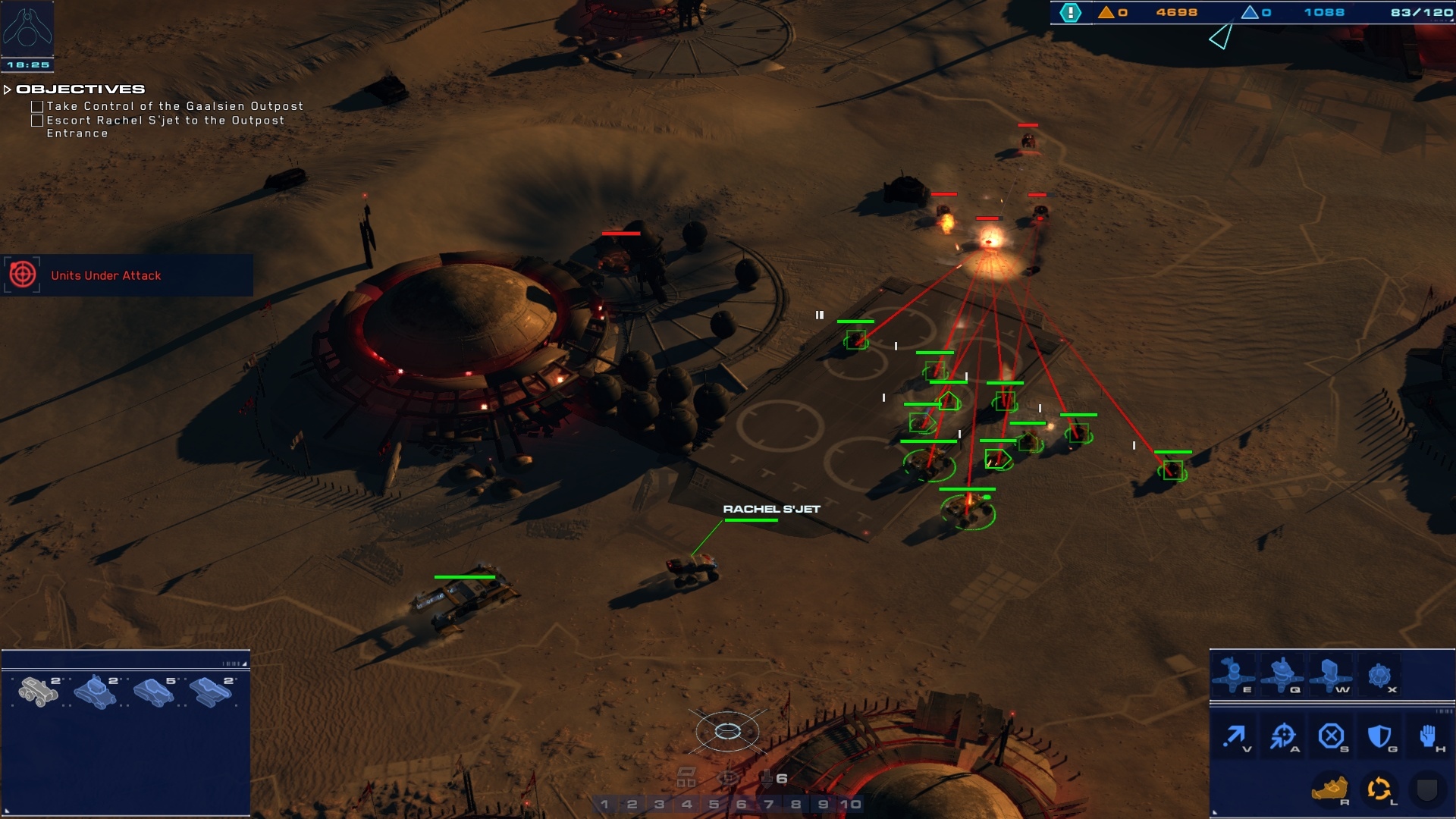Click the alert exclamation icon in resource bar

click(x=1070, y=12)
